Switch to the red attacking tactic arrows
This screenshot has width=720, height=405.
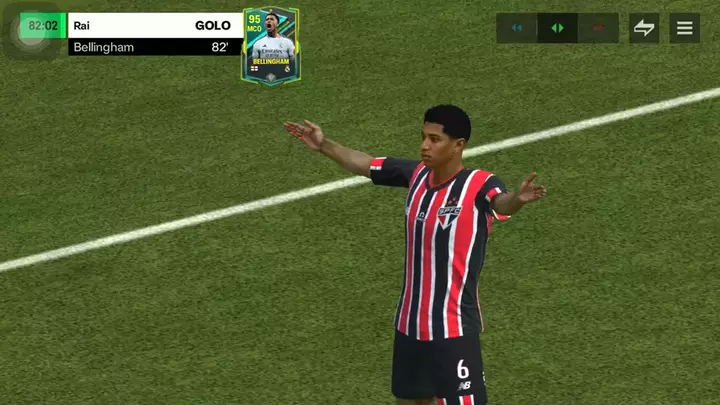(x=598, y=28)
